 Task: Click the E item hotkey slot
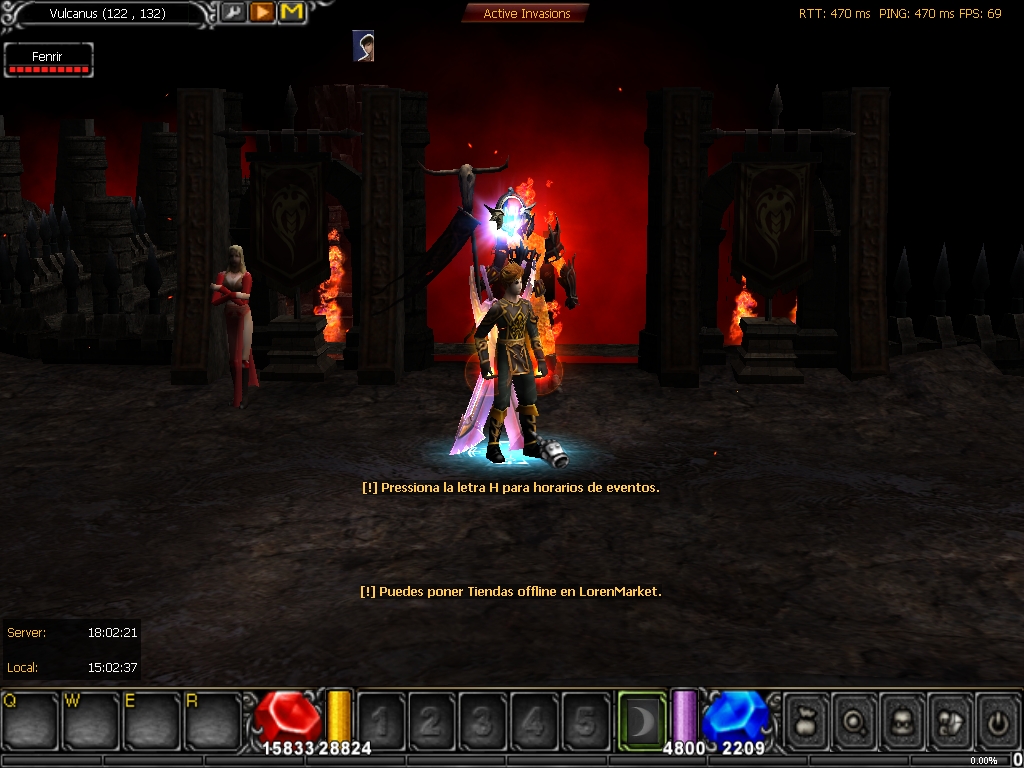[152, 718]
